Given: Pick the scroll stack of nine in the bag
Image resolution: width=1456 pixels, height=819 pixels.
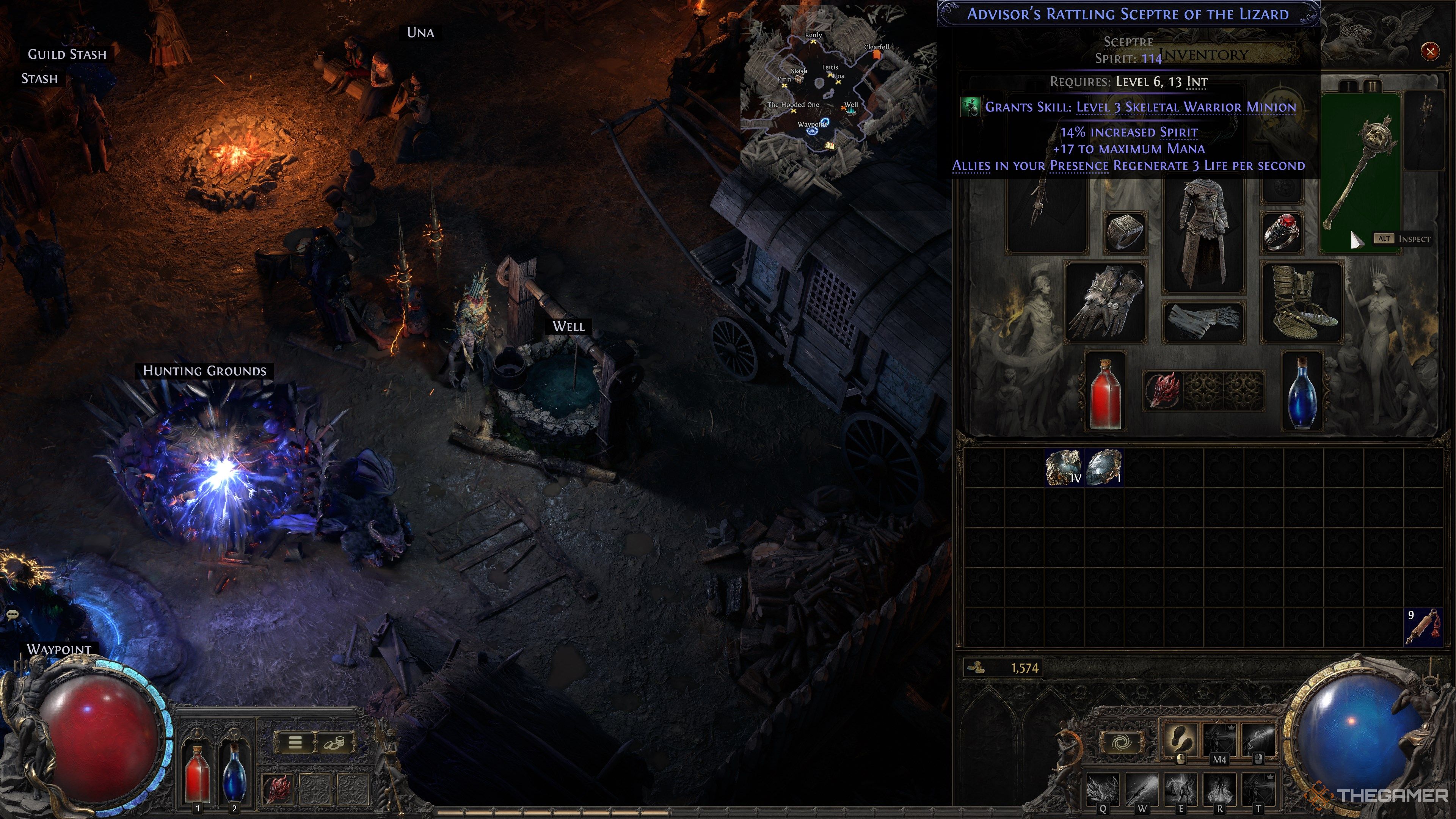Looking at the screenshot, I should click(x=1422, y=626).
